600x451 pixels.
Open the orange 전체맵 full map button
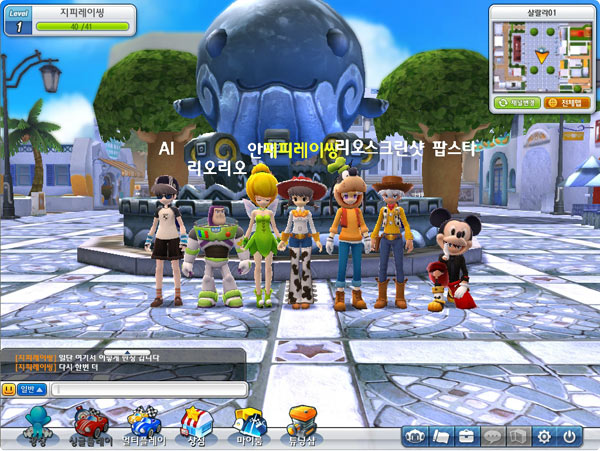pyautogui.click(x=565, y=102)
